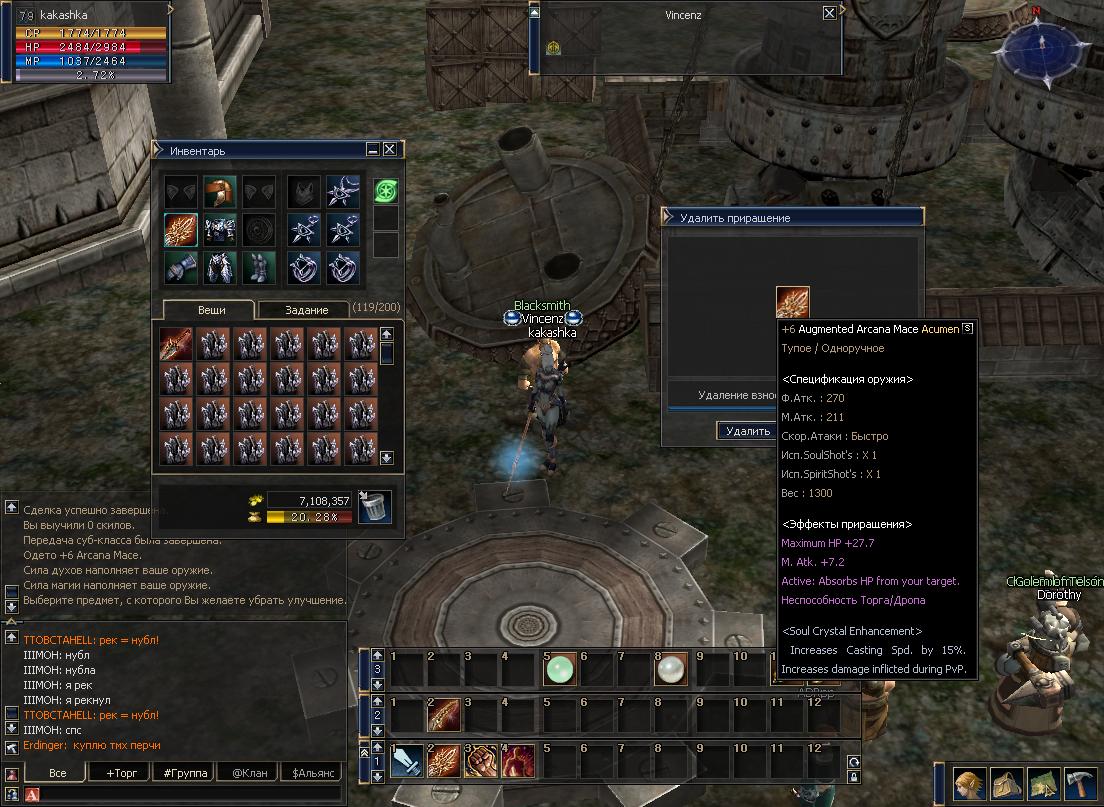Minimize the inventory window
The height and width of the screenshot is (807, 1104).
tap(373, 149)
